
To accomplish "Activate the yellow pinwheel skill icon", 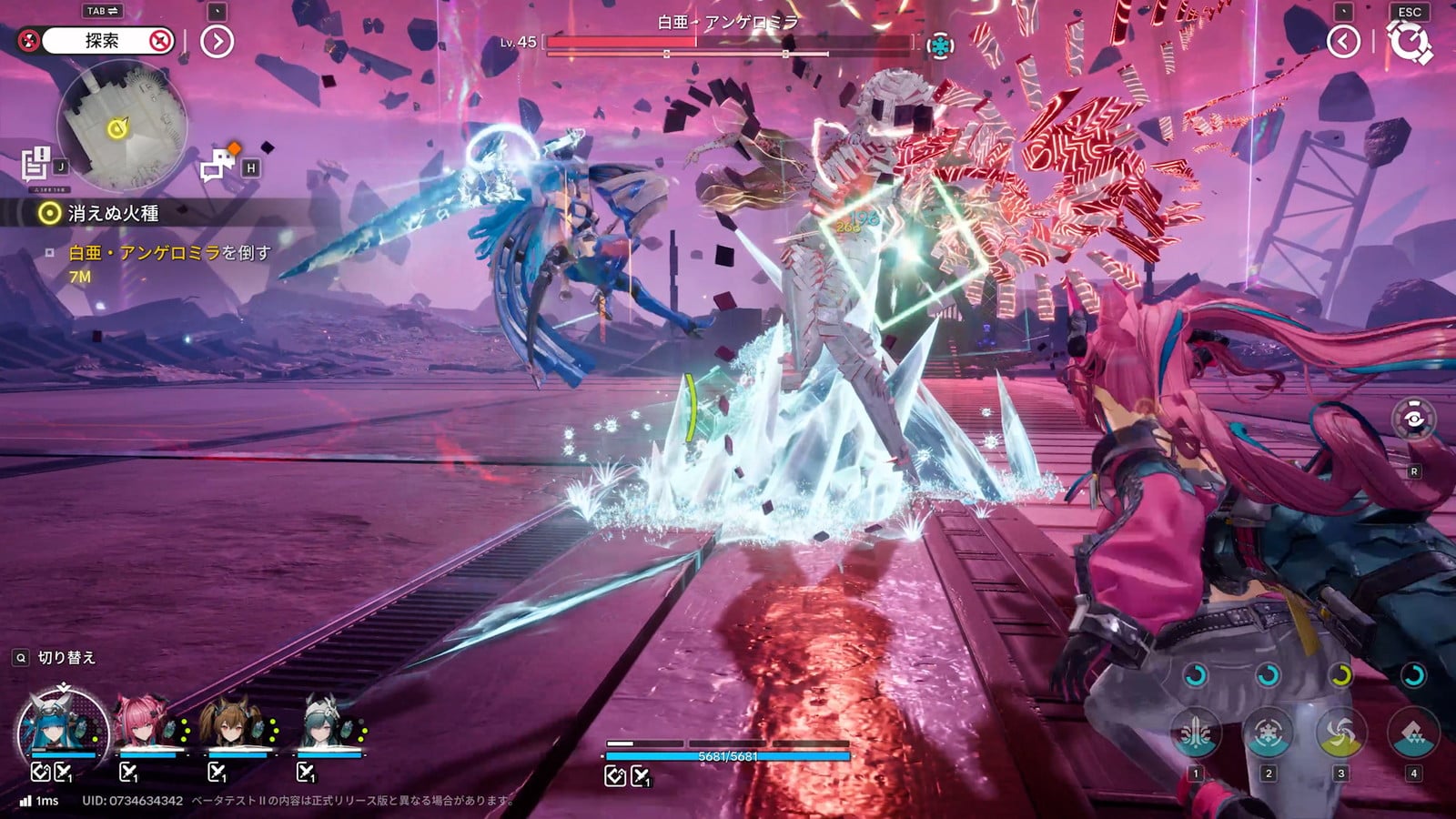I will coord(1340,732).
